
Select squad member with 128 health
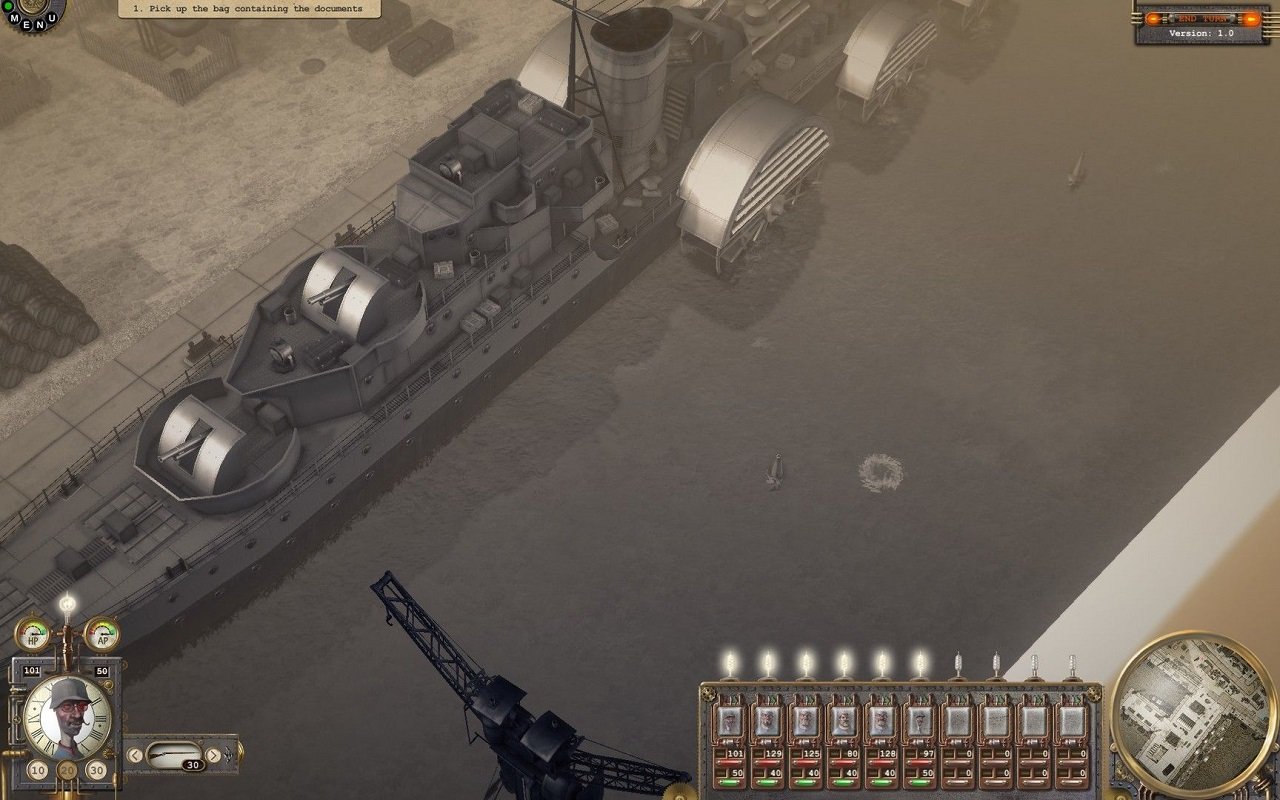(x=882, y=721)
